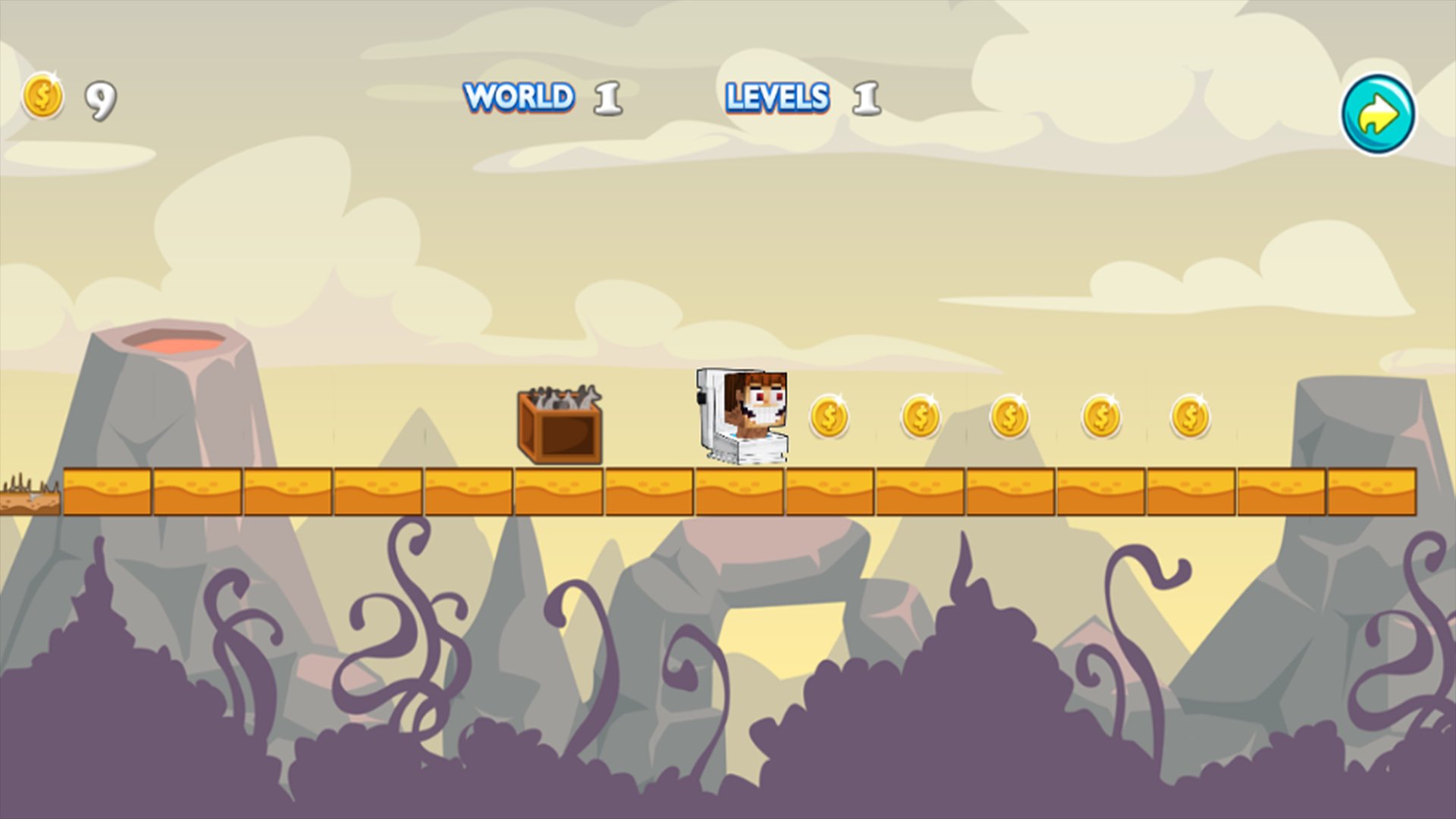The image size is (1456, 819).
Task: Collect the middle coin on the platform
Action: 1009,416
